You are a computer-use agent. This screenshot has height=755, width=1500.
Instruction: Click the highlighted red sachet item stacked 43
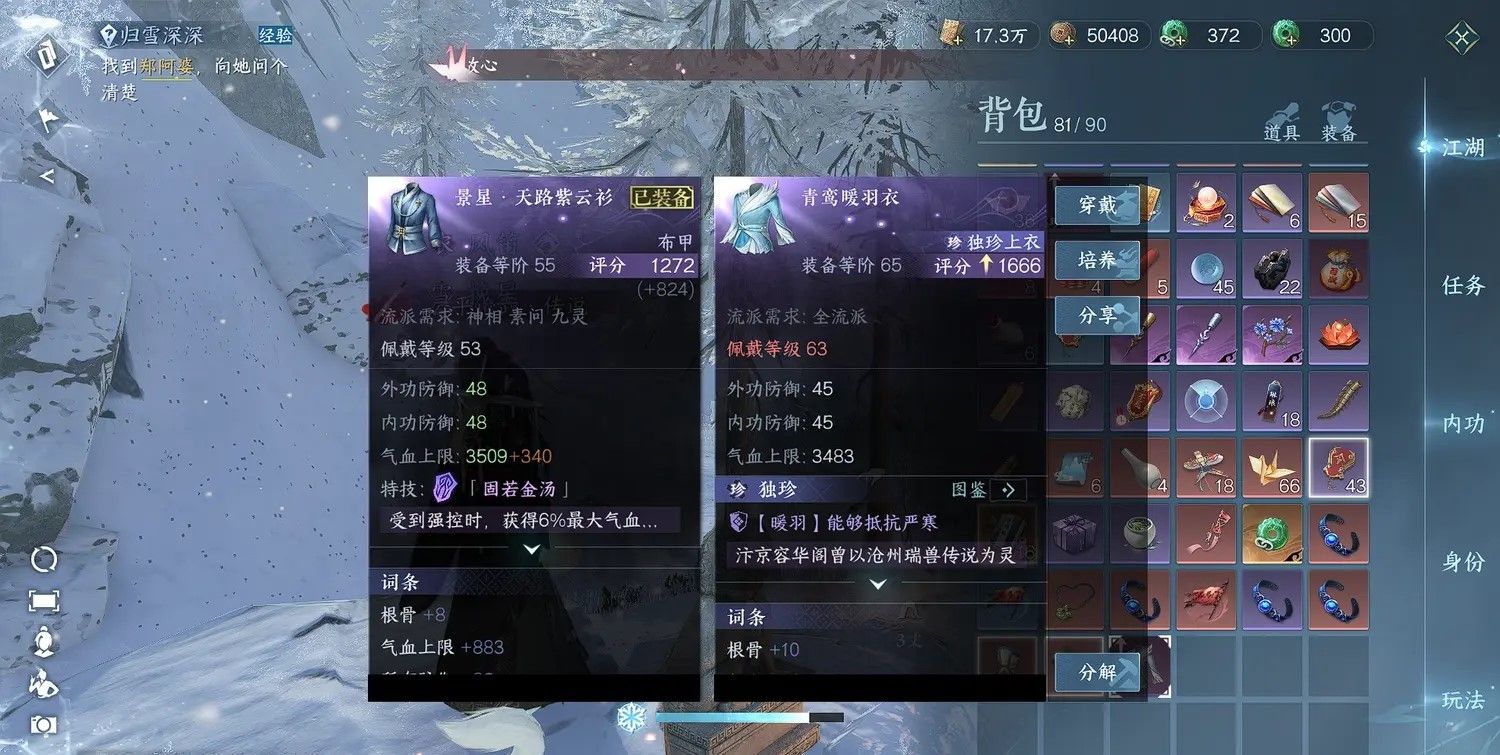pos(1338,467)
